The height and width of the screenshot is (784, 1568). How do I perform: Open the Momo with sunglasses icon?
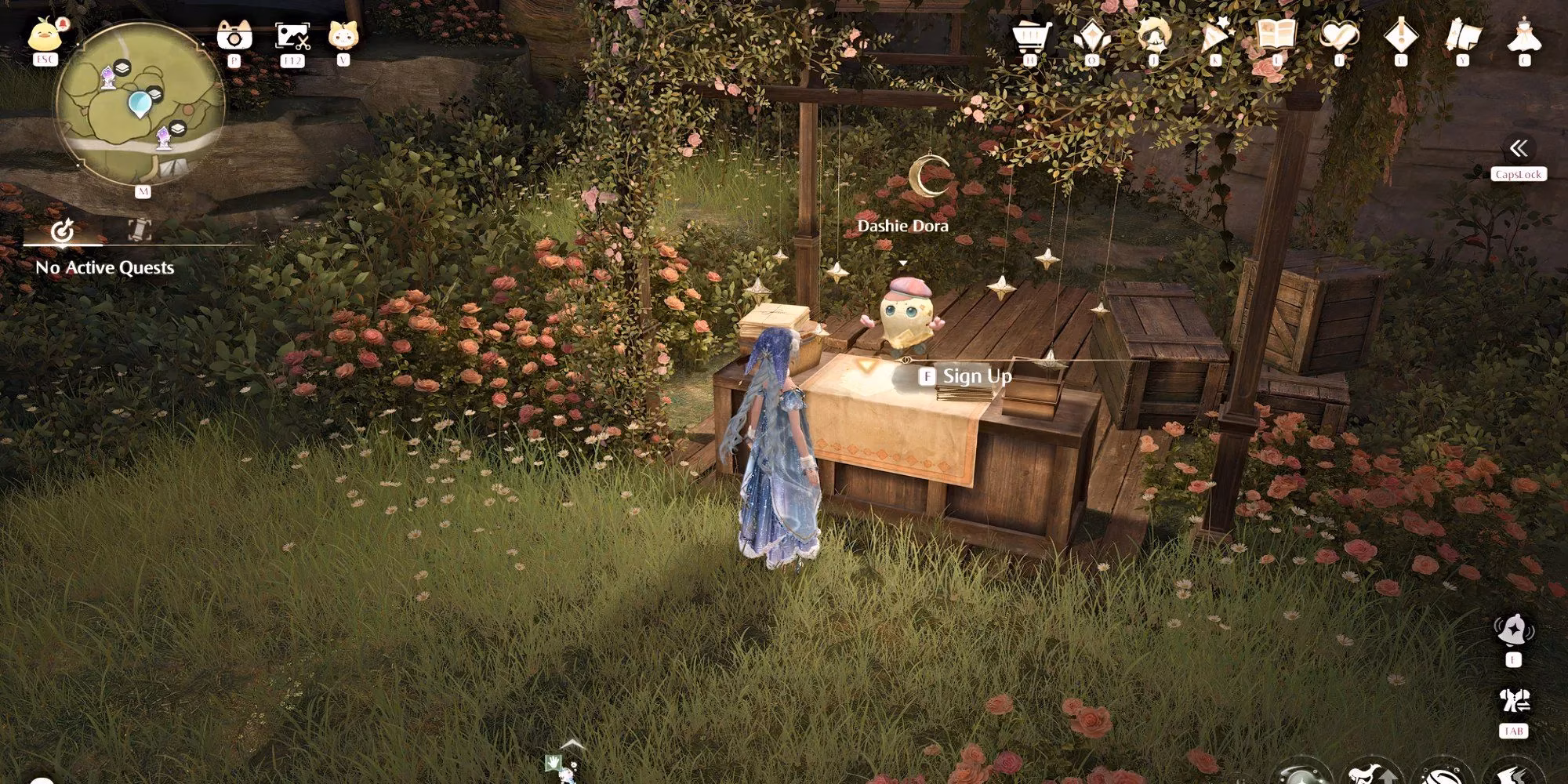point(1153,36)
